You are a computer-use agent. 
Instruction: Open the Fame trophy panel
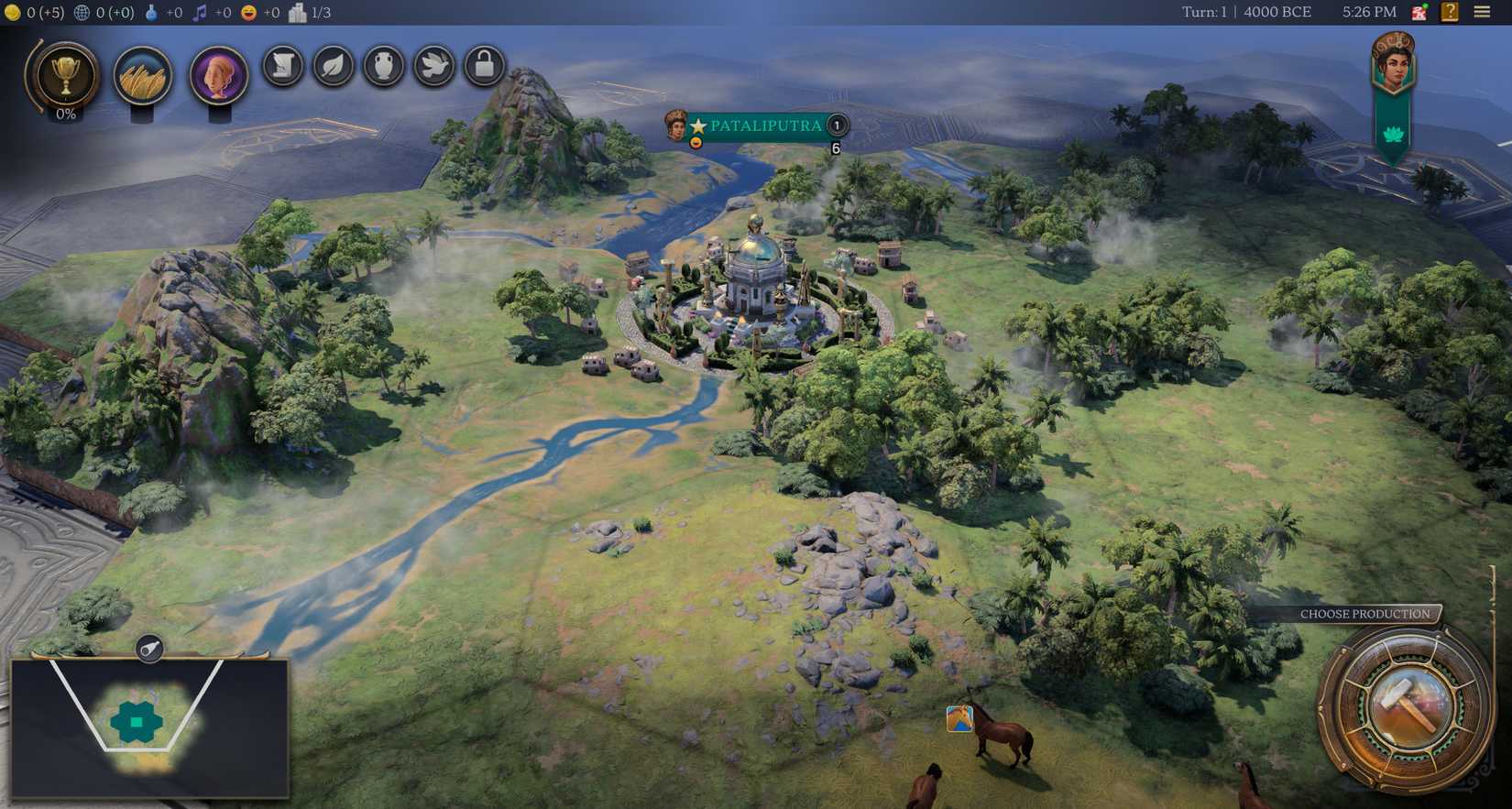point(63,78)
